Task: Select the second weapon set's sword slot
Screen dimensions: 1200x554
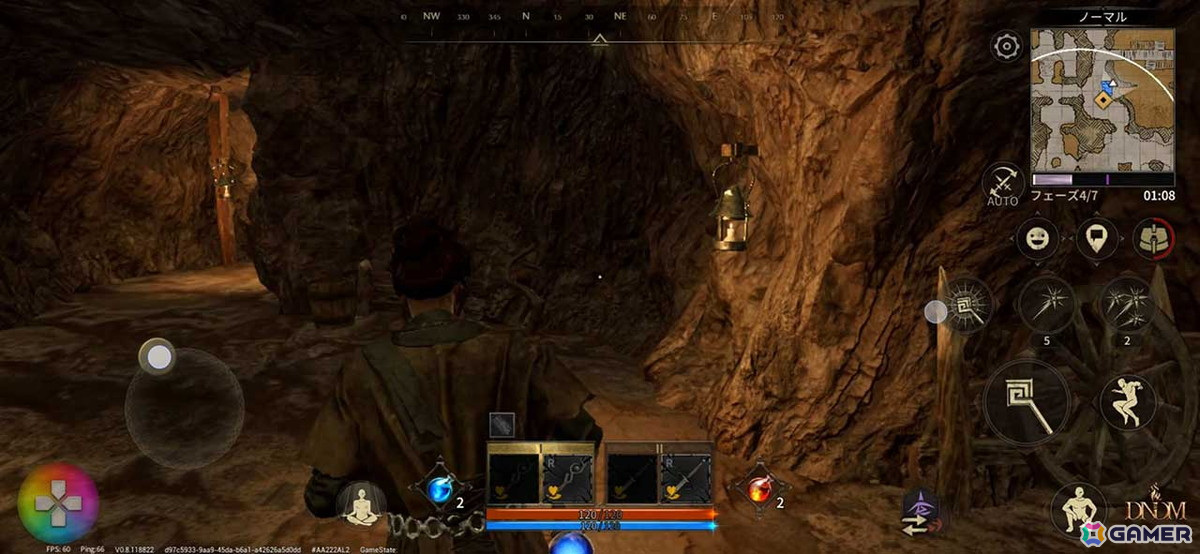Action: coord(684,477)
